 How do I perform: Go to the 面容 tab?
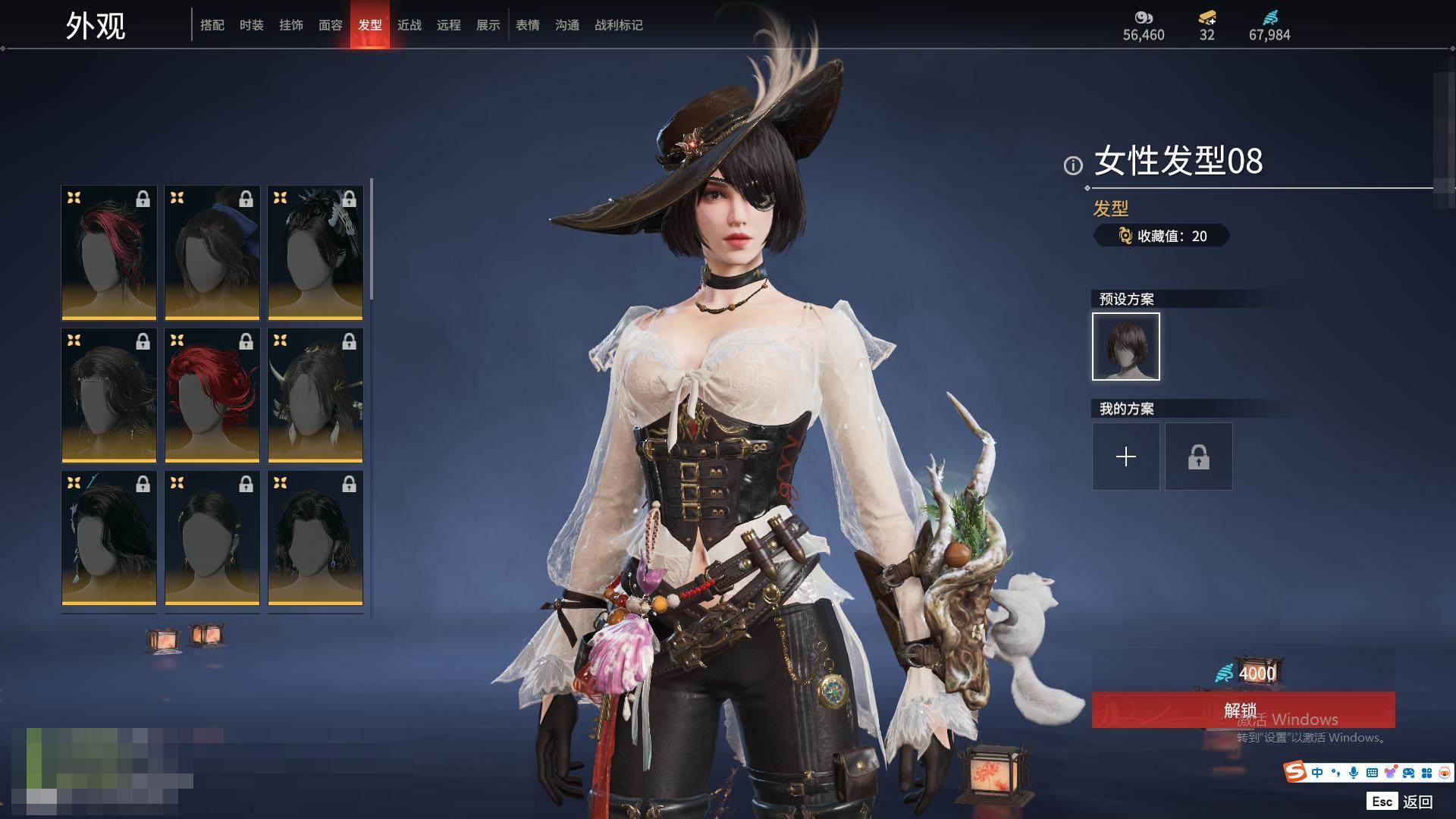(x=331, y=25)
